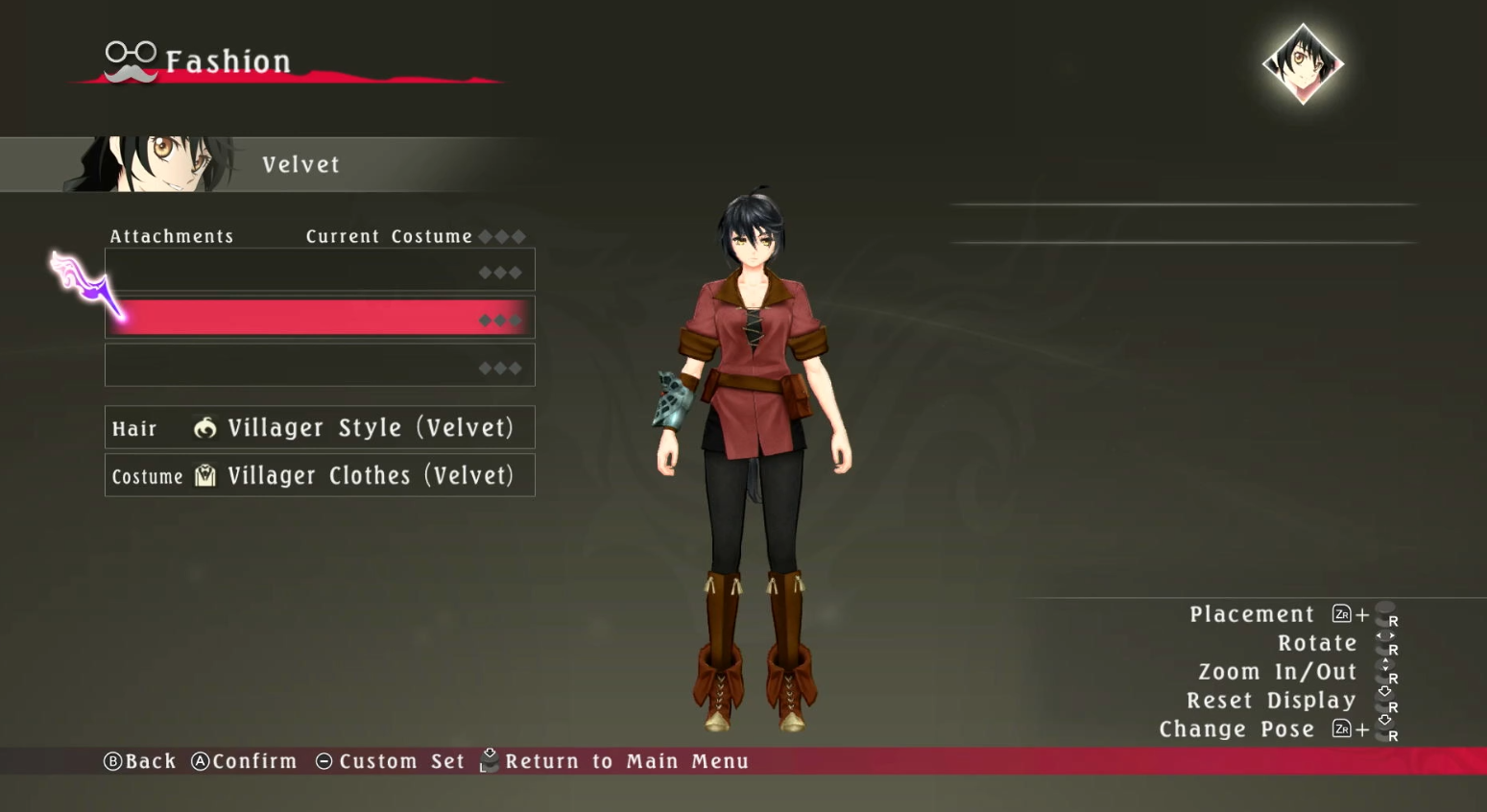
Task: Select the Villager Style hair row
Action: (320, 428)
